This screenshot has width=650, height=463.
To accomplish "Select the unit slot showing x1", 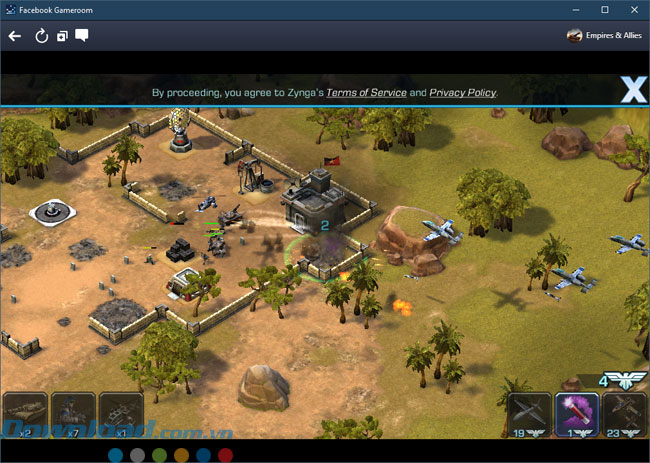I will pyautogui.click(x=120, y=414).
